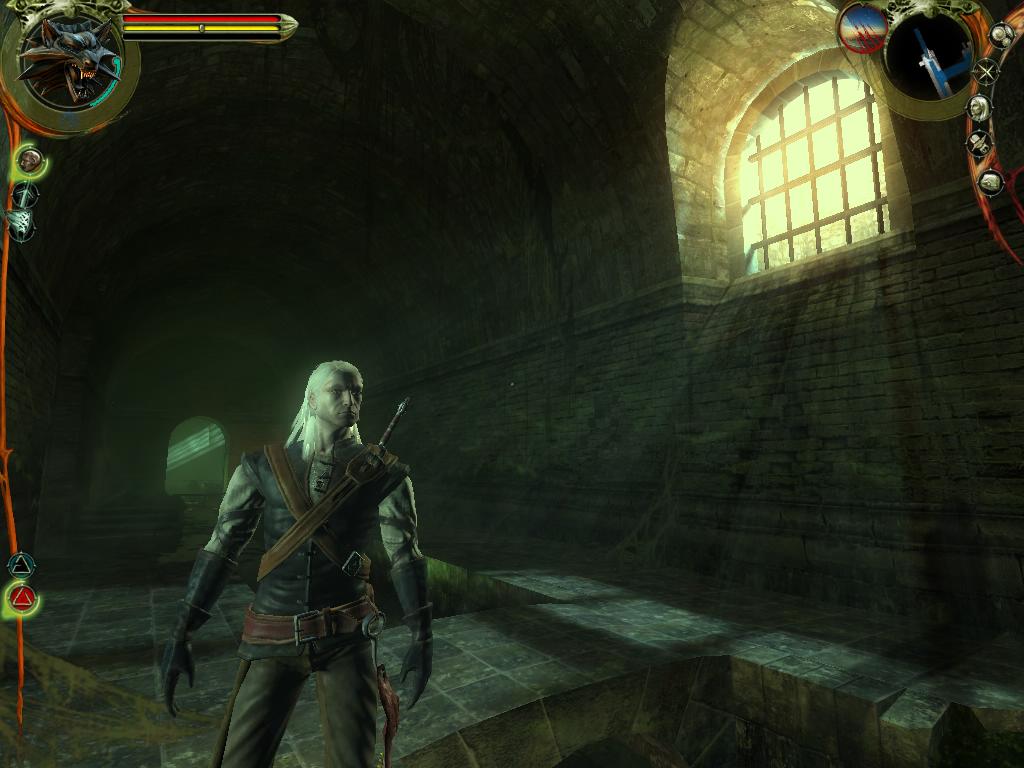Viewport: 1024px width, 768px height.
Task: Open the compass star map icon
Action: coord(986,72)
